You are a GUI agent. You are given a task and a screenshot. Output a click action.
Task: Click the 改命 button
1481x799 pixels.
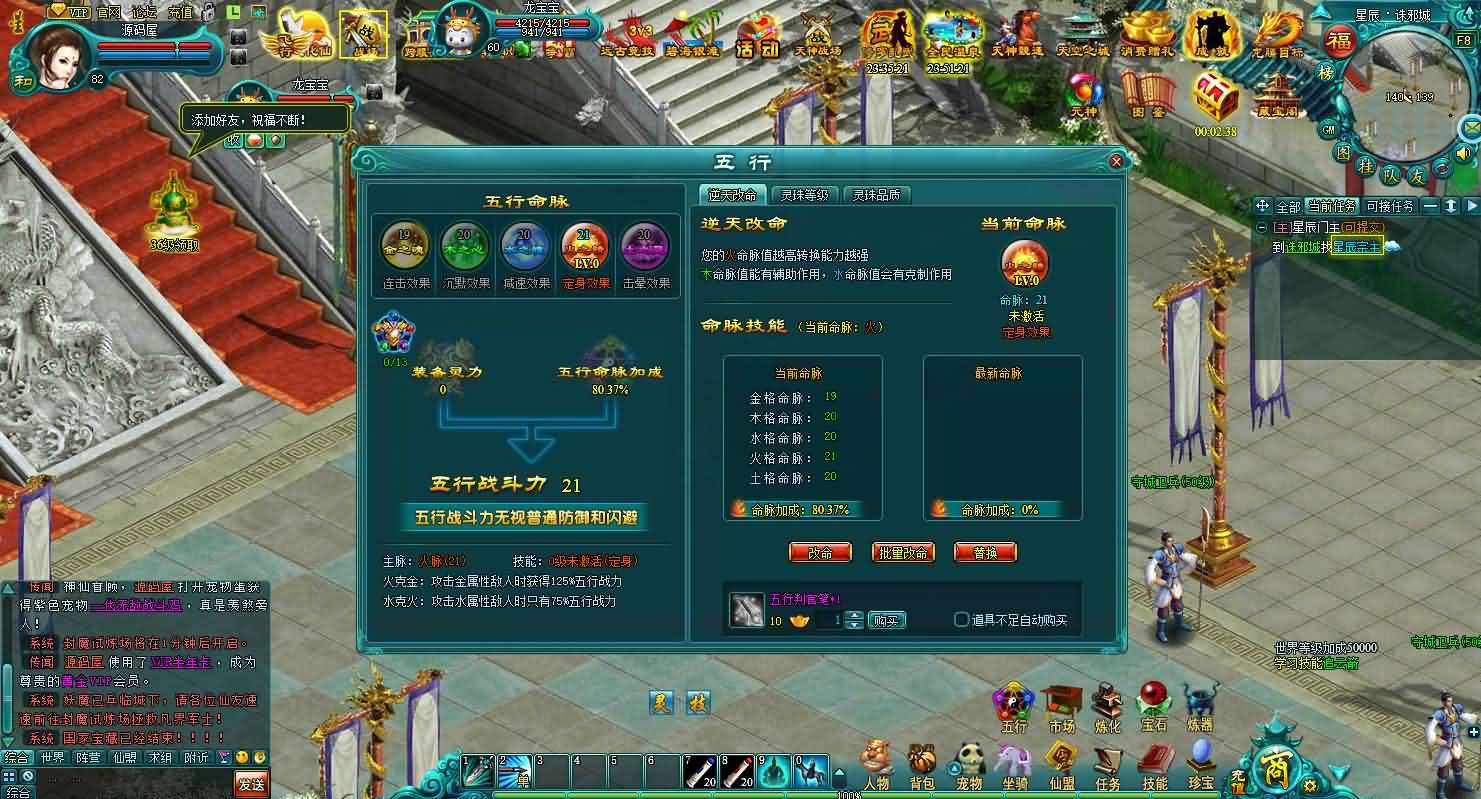point(819,551)
